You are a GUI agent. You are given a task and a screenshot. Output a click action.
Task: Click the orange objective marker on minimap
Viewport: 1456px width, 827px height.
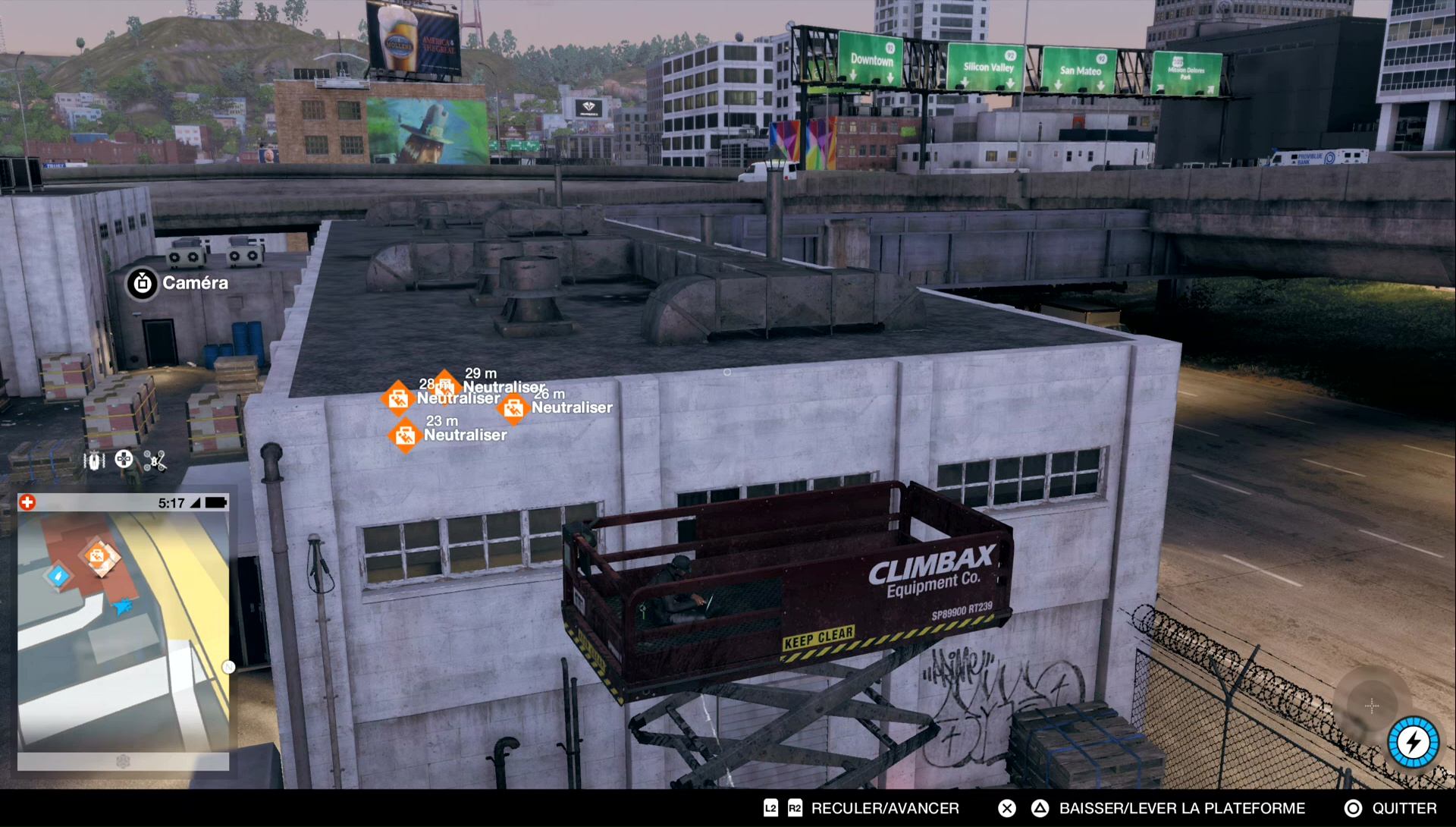(99, 557)
